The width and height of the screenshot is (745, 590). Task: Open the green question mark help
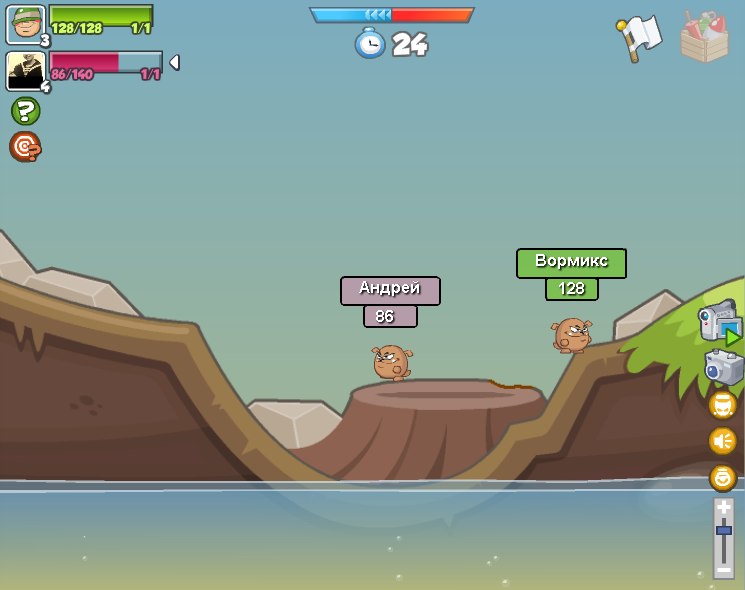click(25, 111)
